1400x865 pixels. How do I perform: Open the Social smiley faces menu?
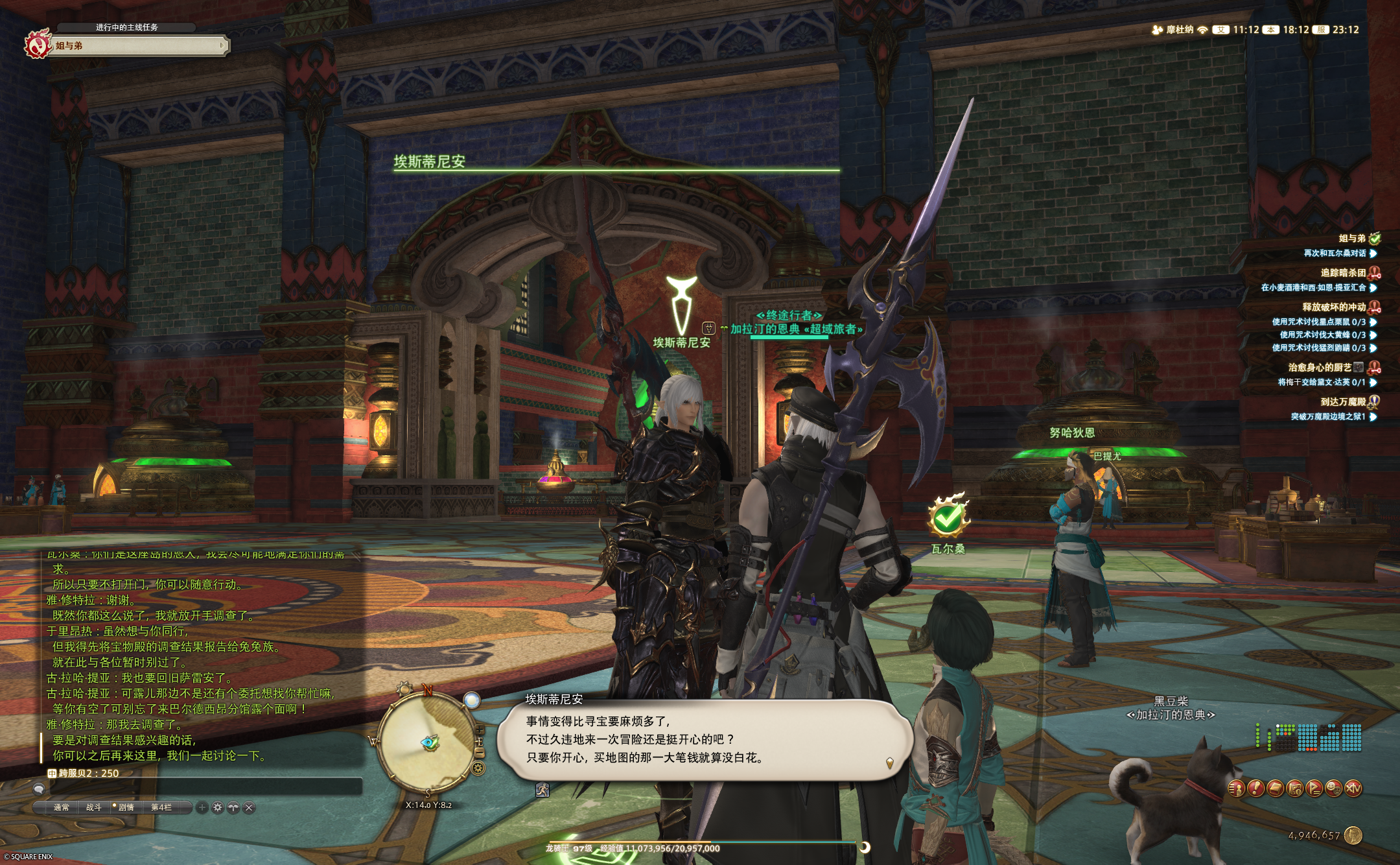[1334, 788]
